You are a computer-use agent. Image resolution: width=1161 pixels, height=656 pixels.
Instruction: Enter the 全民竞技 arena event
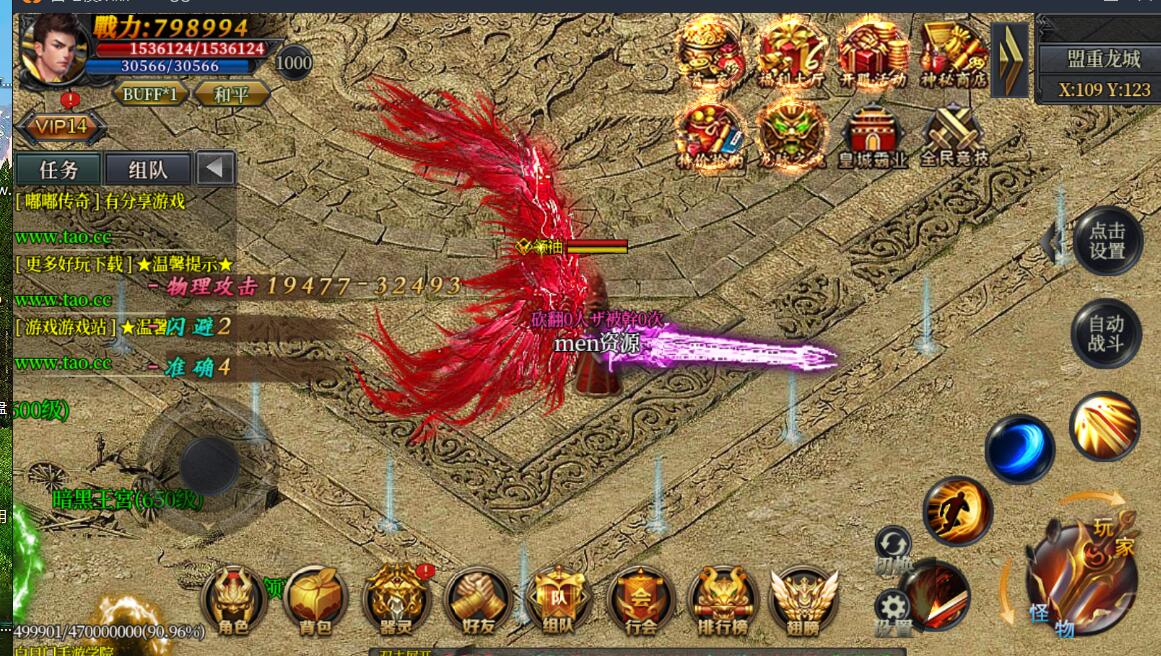[x=953, y=135]
